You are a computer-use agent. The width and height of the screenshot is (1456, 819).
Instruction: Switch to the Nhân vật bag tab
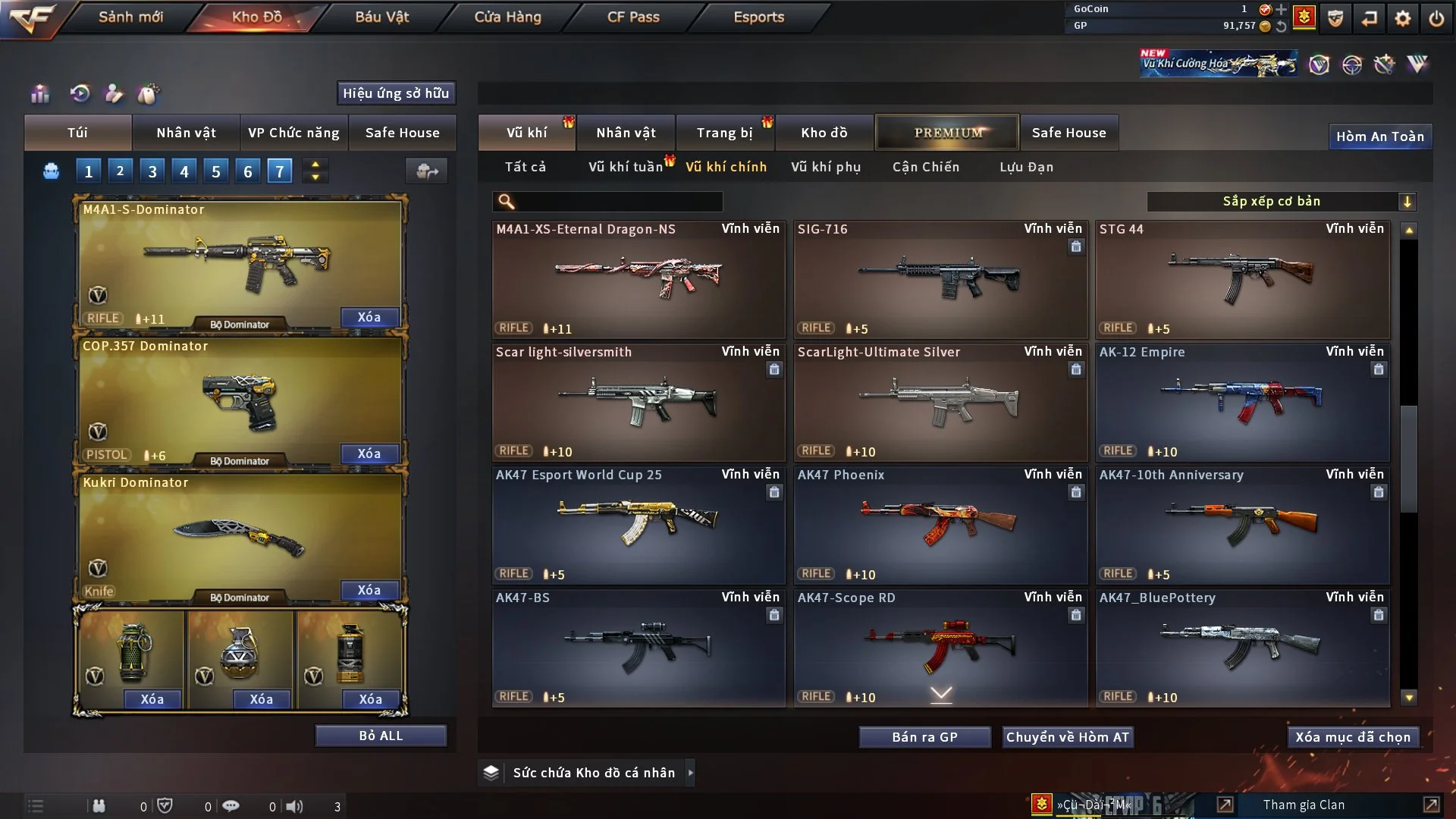[186, 133]
